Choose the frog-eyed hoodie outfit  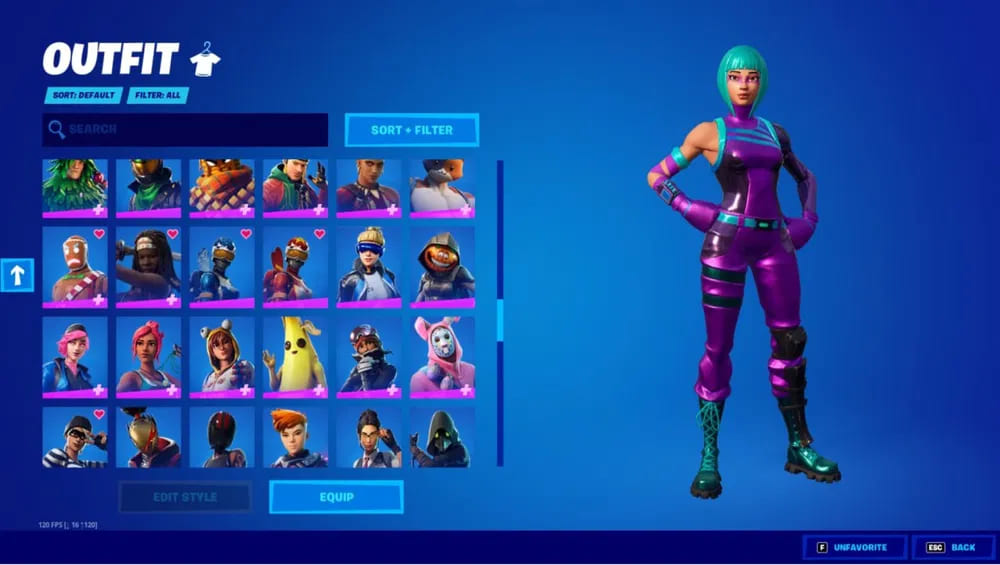pyautogui.click(x=222, y=355)
